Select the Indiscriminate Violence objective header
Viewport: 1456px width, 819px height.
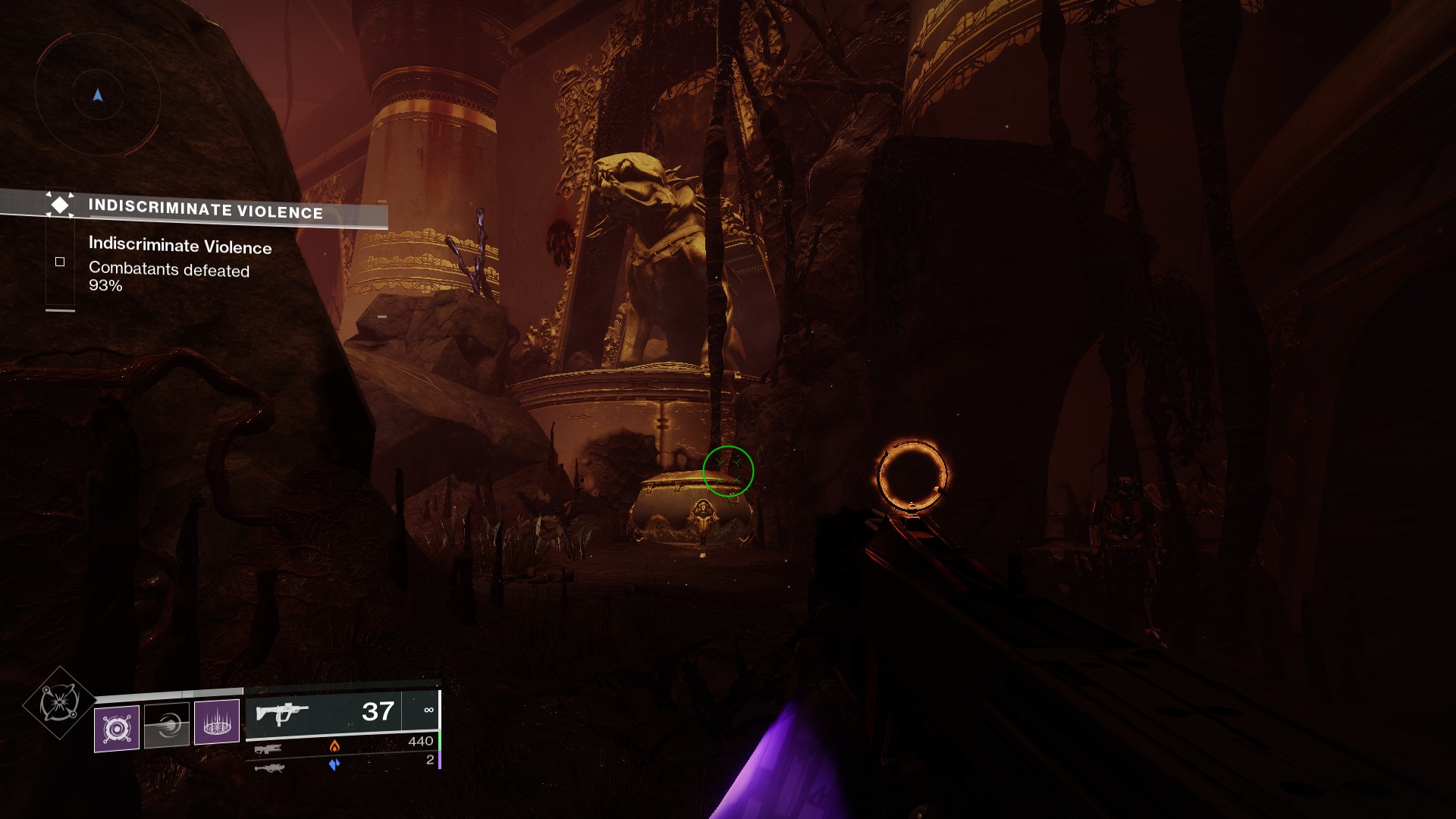(x=205, y=209)
